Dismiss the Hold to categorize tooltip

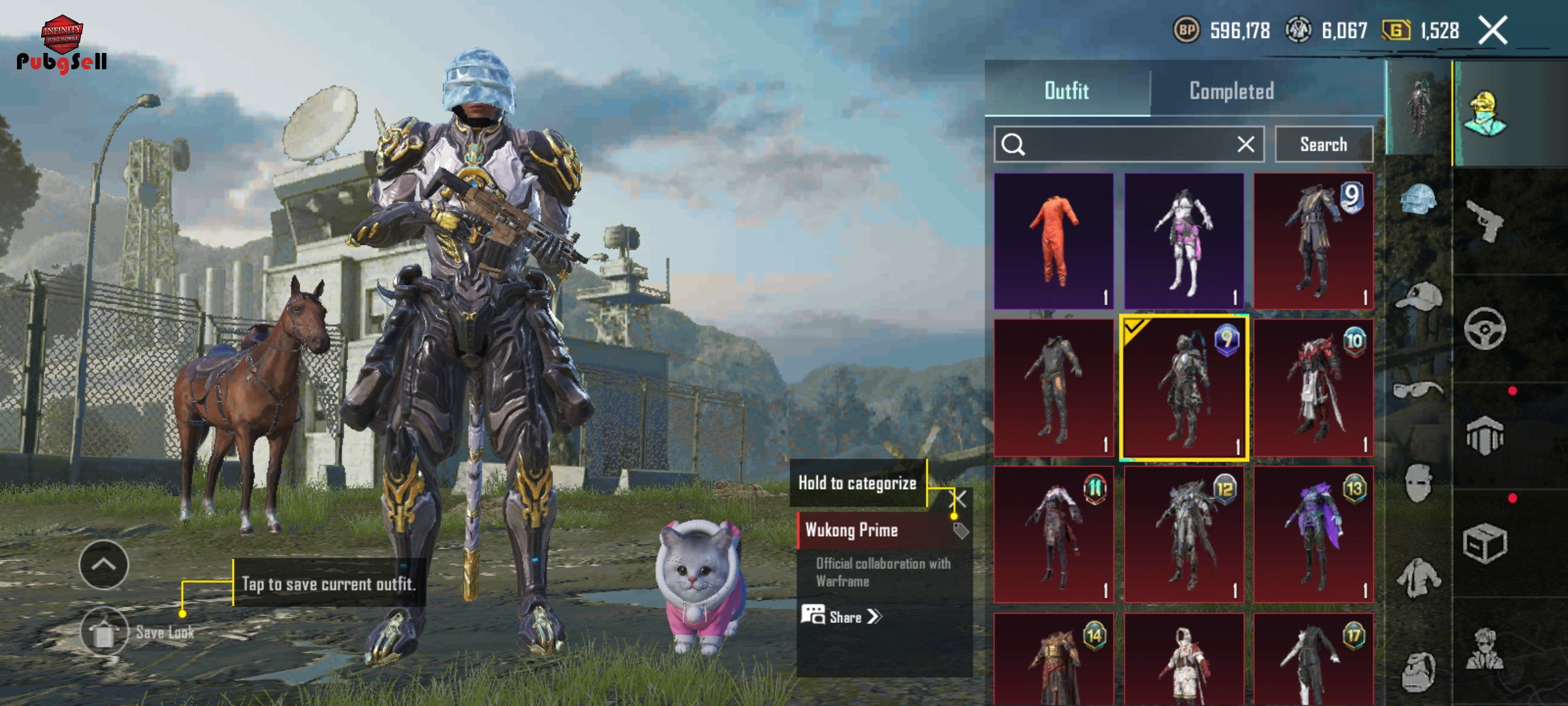(x=958, y=500)
